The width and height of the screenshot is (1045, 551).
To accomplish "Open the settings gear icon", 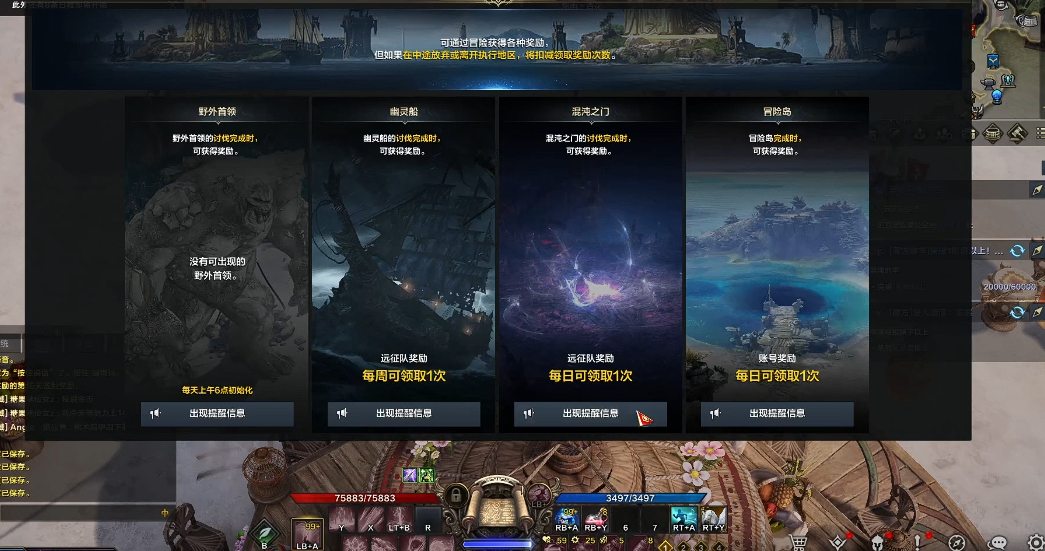I will coord(1035,543).
